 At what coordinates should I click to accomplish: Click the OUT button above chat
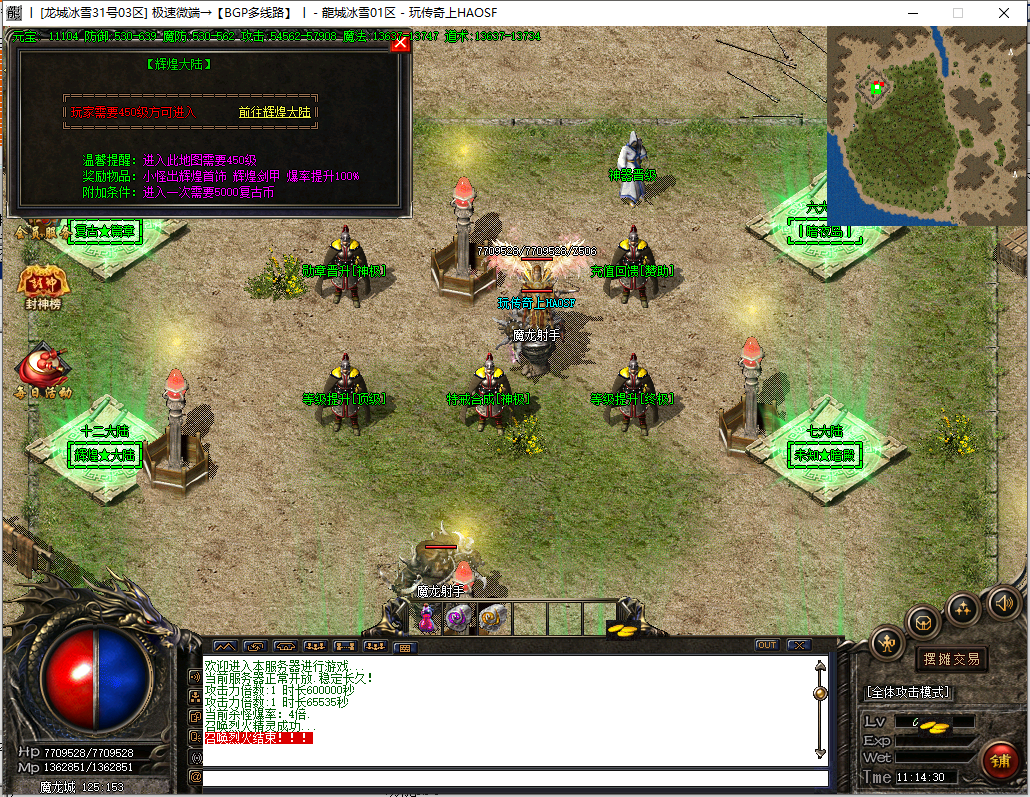[767, 645]
